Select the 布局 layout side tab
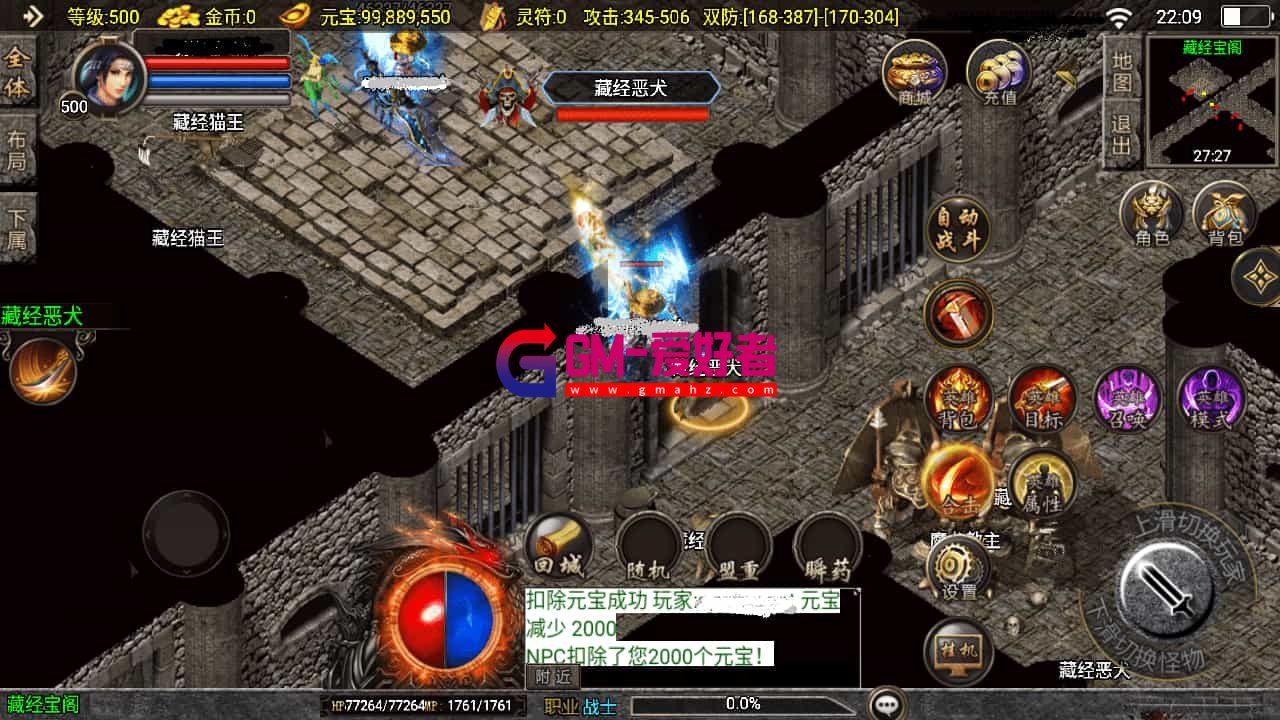This screenshot has height=720, width=1280. pos(17,143)
